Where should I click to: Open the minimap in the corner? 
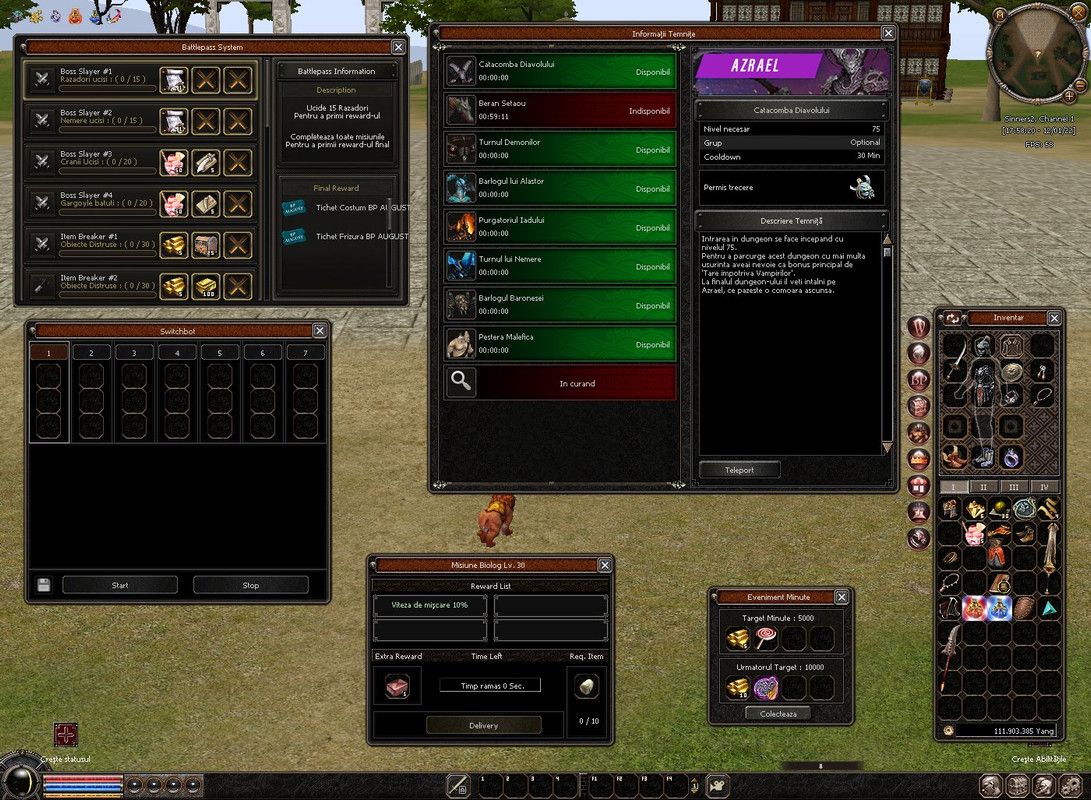(1036, 55)
